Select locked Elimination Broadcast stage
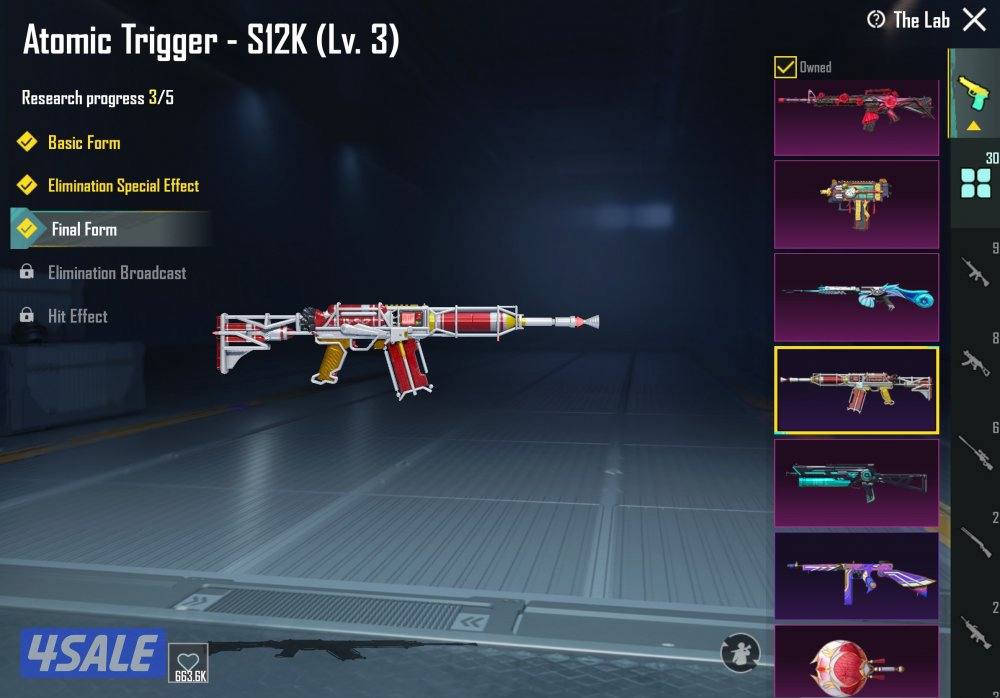Viewport: 1000px width, 698px height. click(x=116, y=273)
